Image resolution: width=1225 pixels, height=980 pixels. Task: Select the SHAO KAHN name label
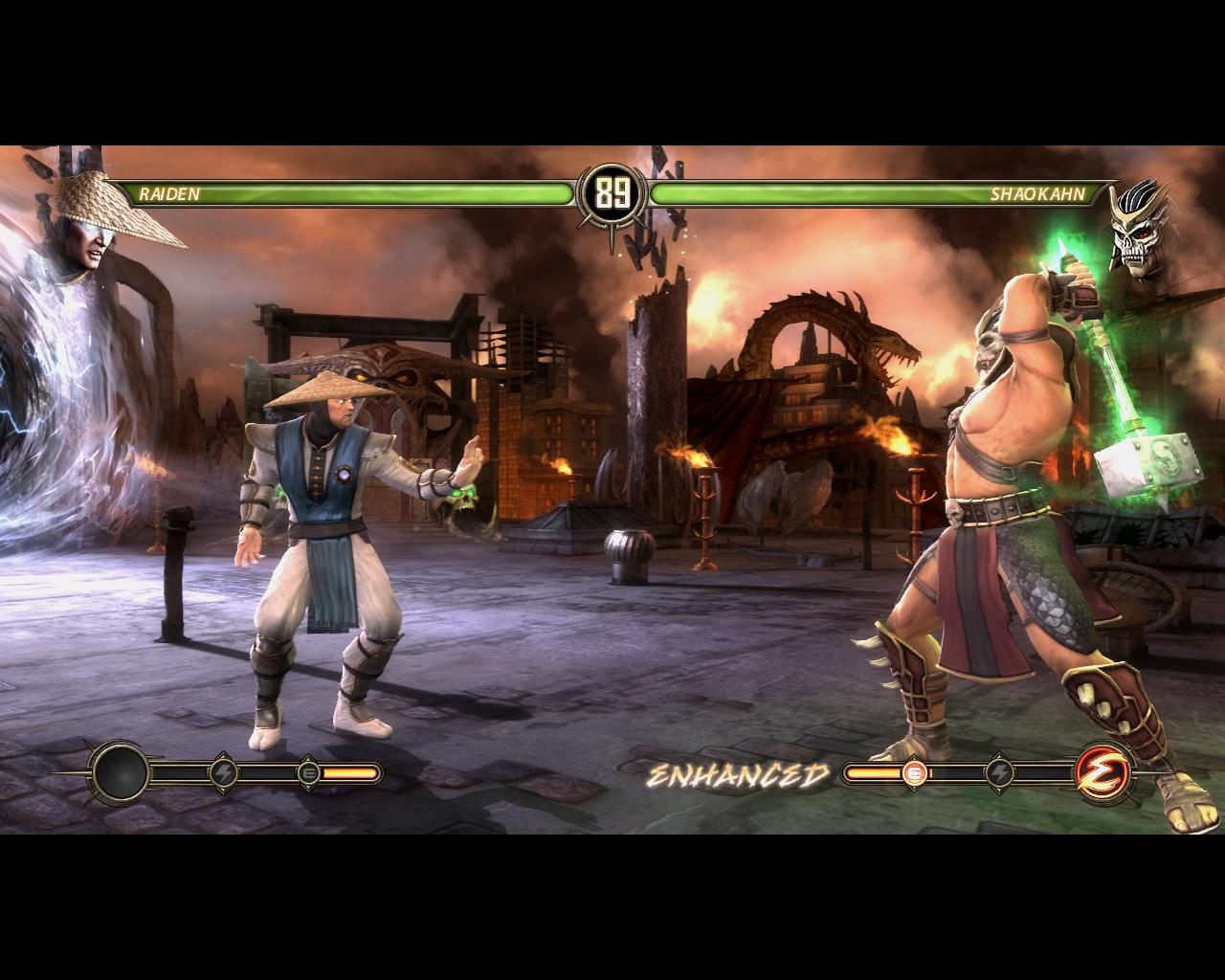(1040, 196)
